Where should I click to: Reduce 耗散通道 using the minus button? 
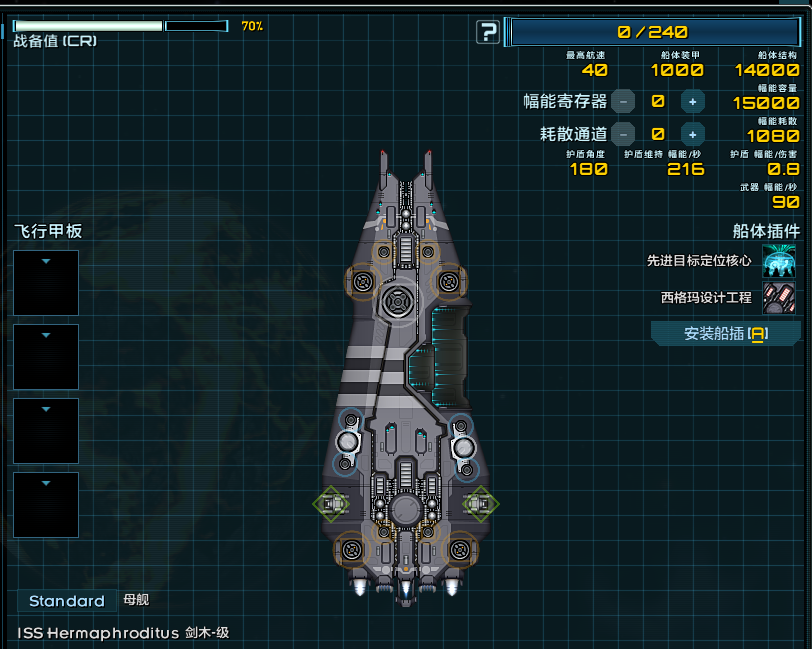tap(623, 133)
